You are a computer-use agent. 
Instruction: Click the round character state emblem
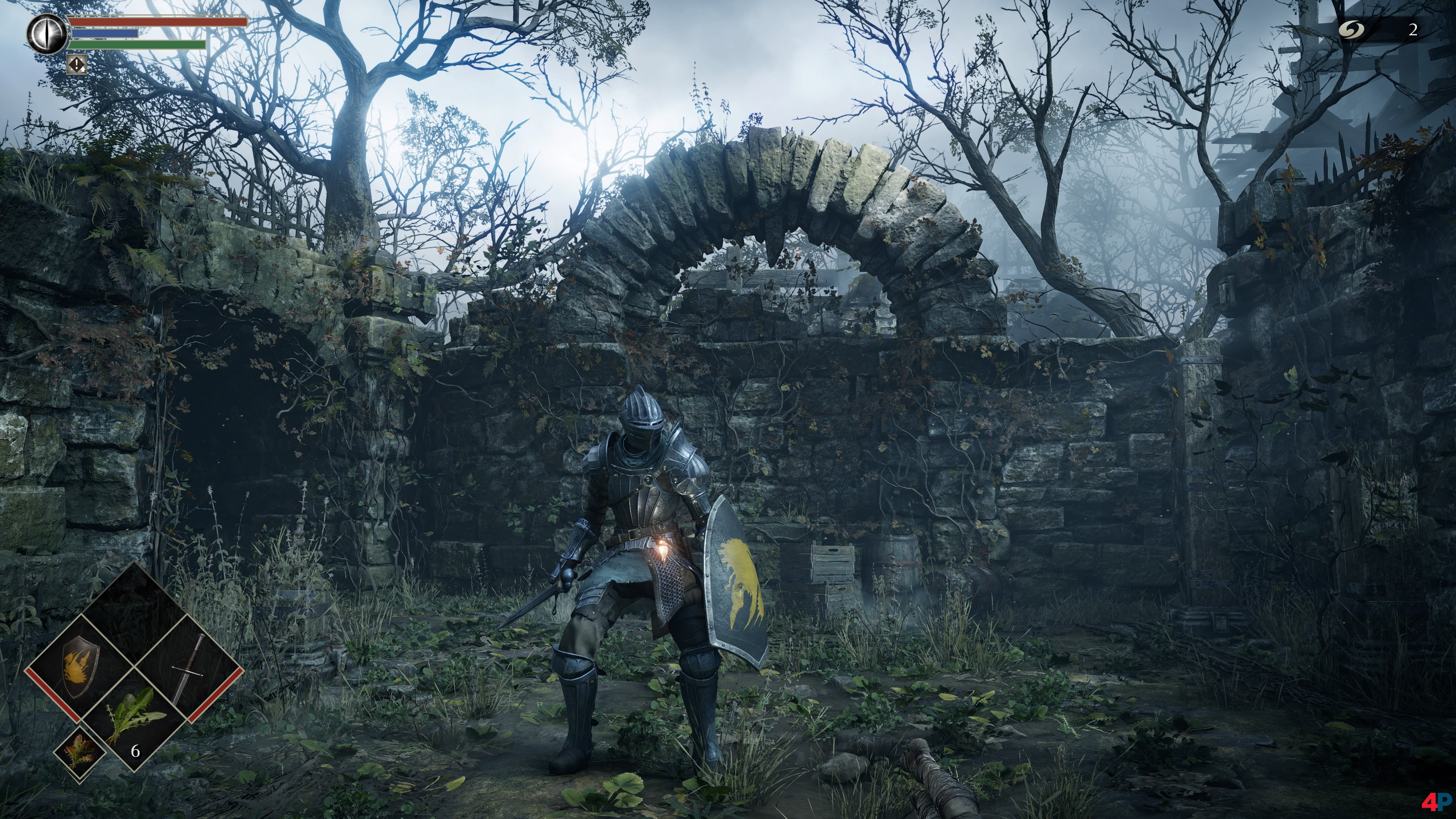click(x=47, y=34)
